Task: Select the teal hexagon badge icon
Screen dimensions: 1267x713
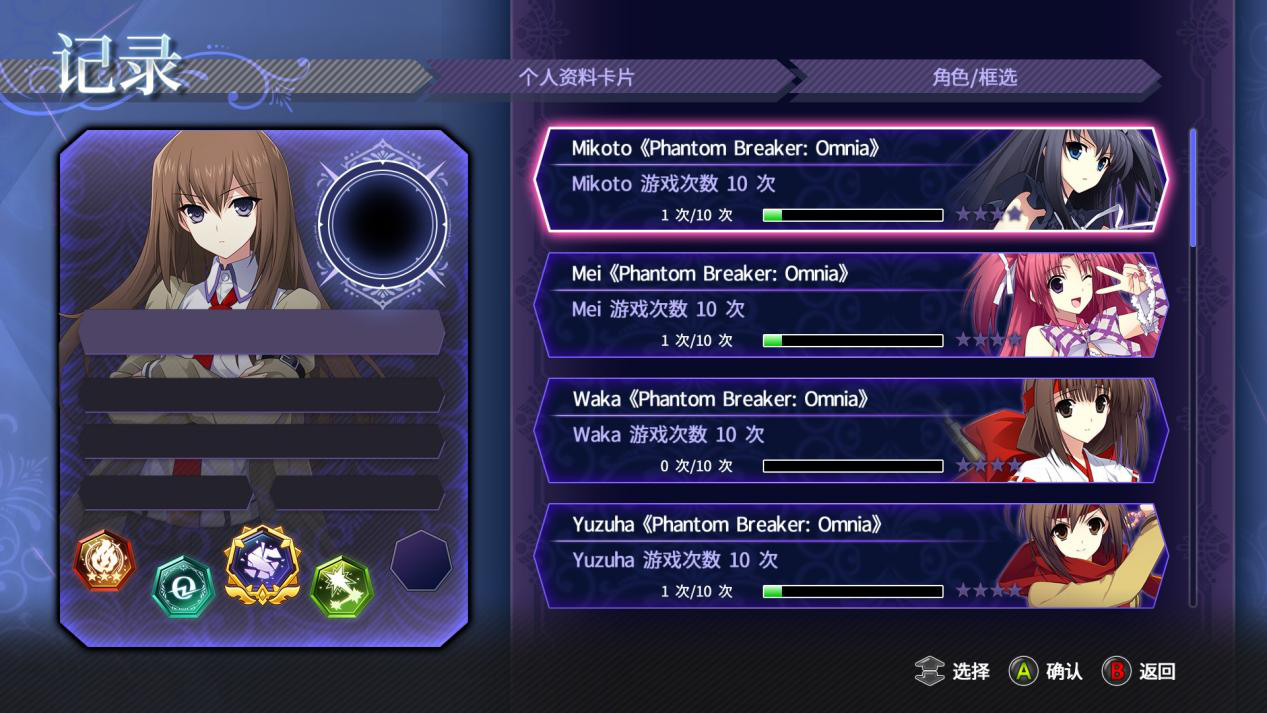Action: click(183, 587)
